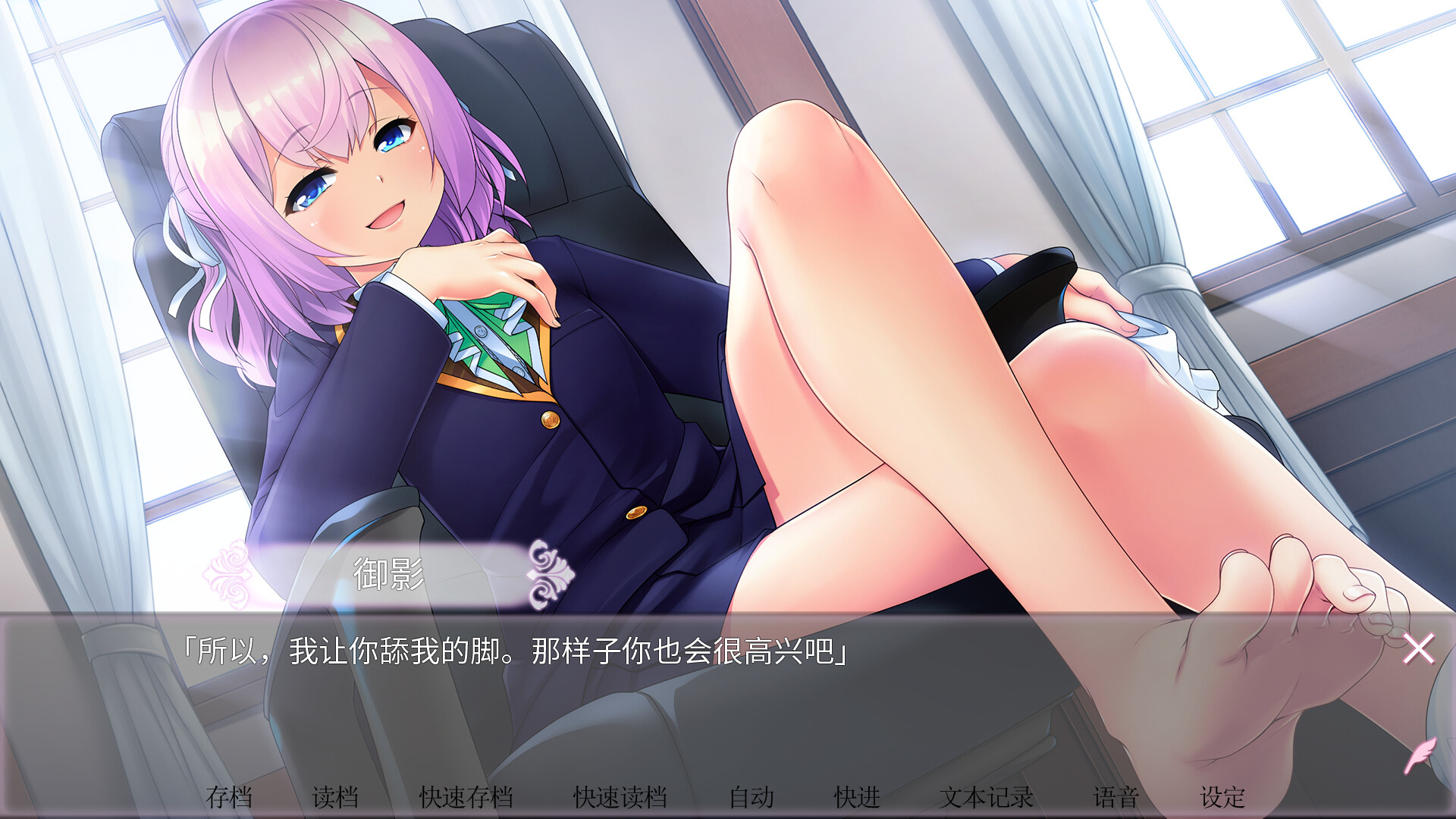Enable 快进 skip mode
Screen dimensions: 1456x819
[857, 797]
